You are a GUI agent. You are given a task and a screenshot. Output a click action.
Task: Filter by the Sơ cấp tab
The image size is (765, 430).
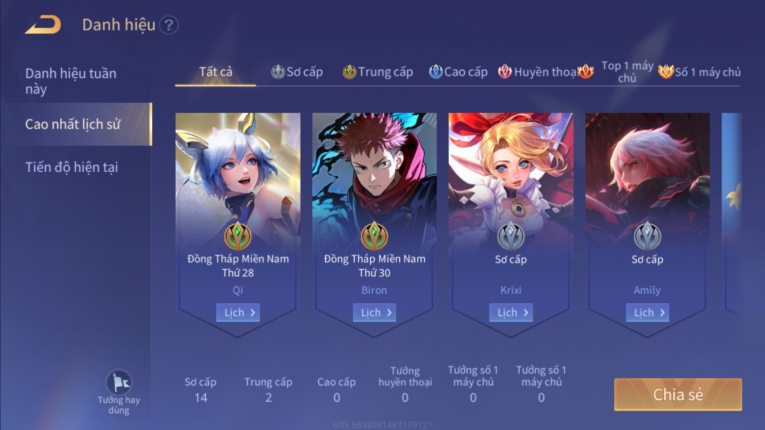(297, 72)
